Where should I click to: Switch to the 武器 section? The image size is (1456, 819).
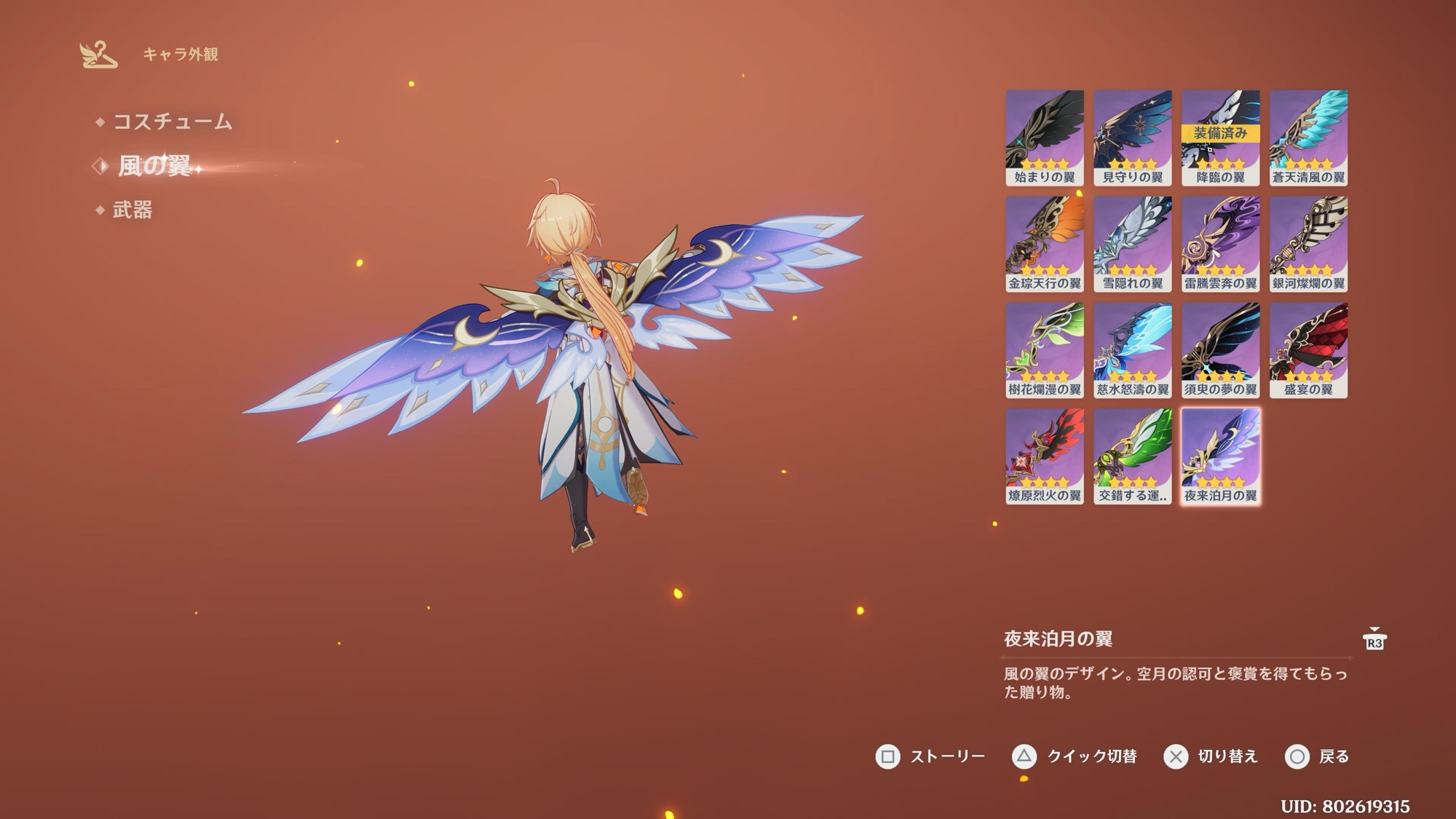pyautogui.click(x=132, y=210)
